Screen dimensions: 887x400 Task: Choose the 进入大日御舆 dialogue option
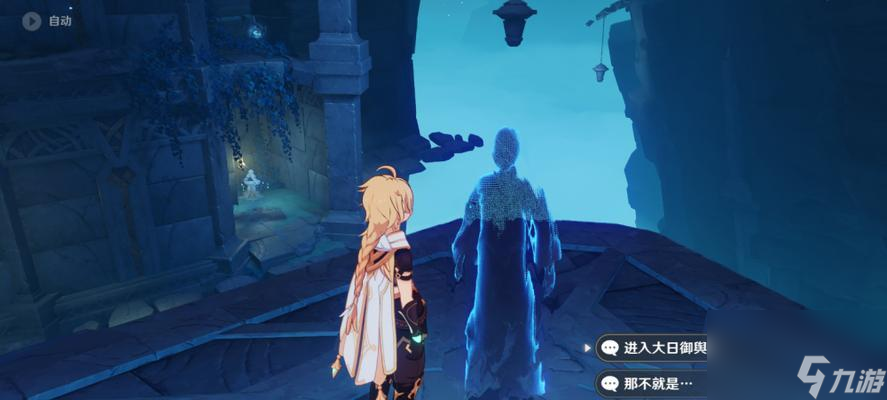[x=652, y=348]
